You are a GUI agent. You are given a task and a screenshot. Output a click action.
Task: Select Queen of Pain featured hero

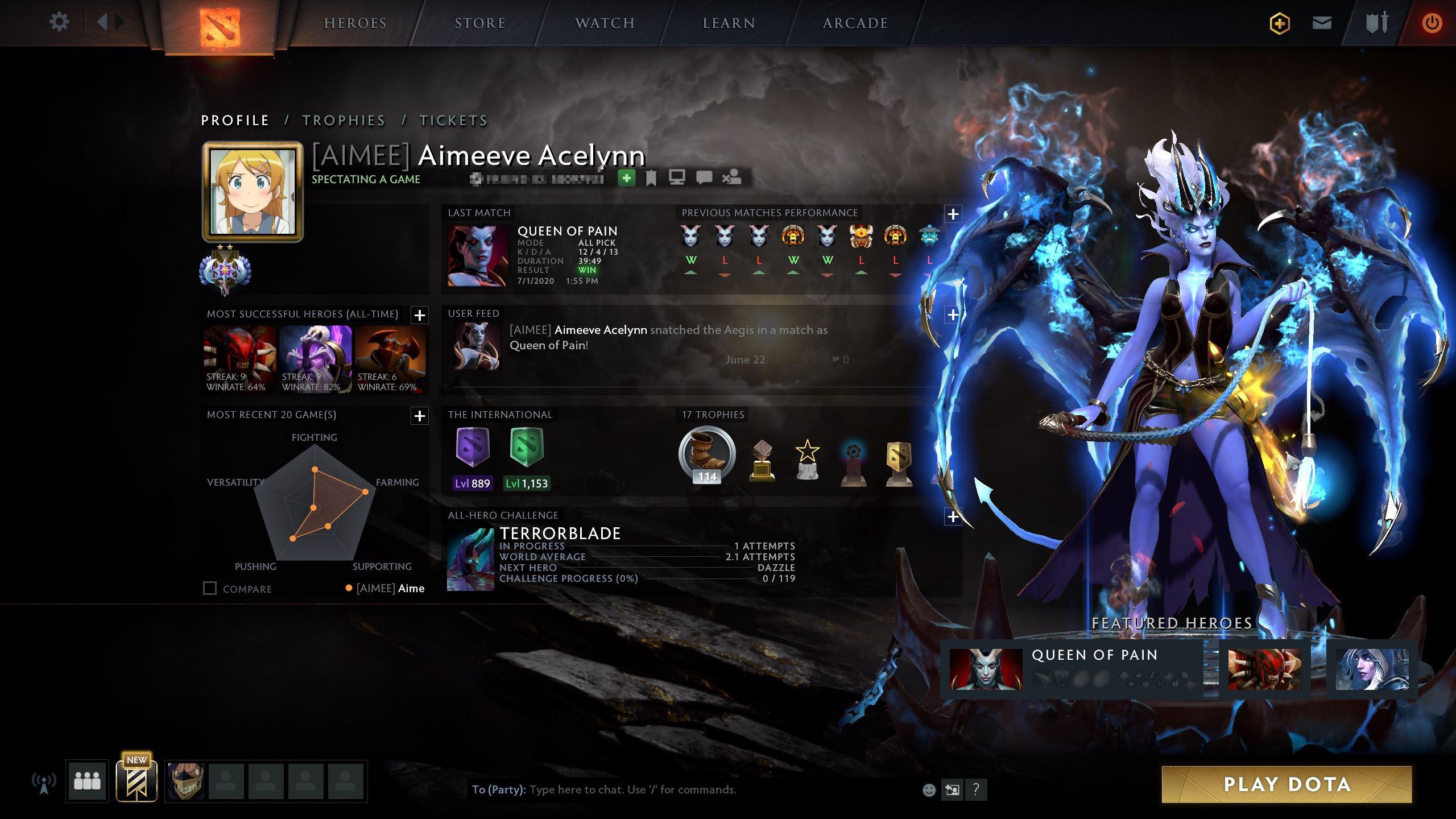tap(986, 669)
